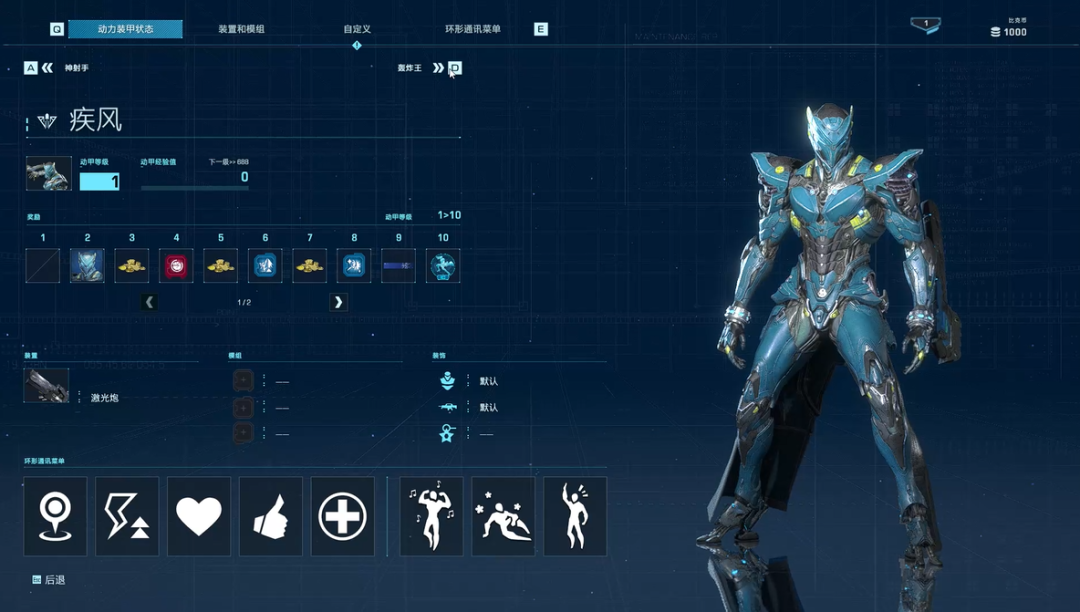
Task: Select the flexing muscle emote
Action: pyautogui.click(x=431, y=516)
